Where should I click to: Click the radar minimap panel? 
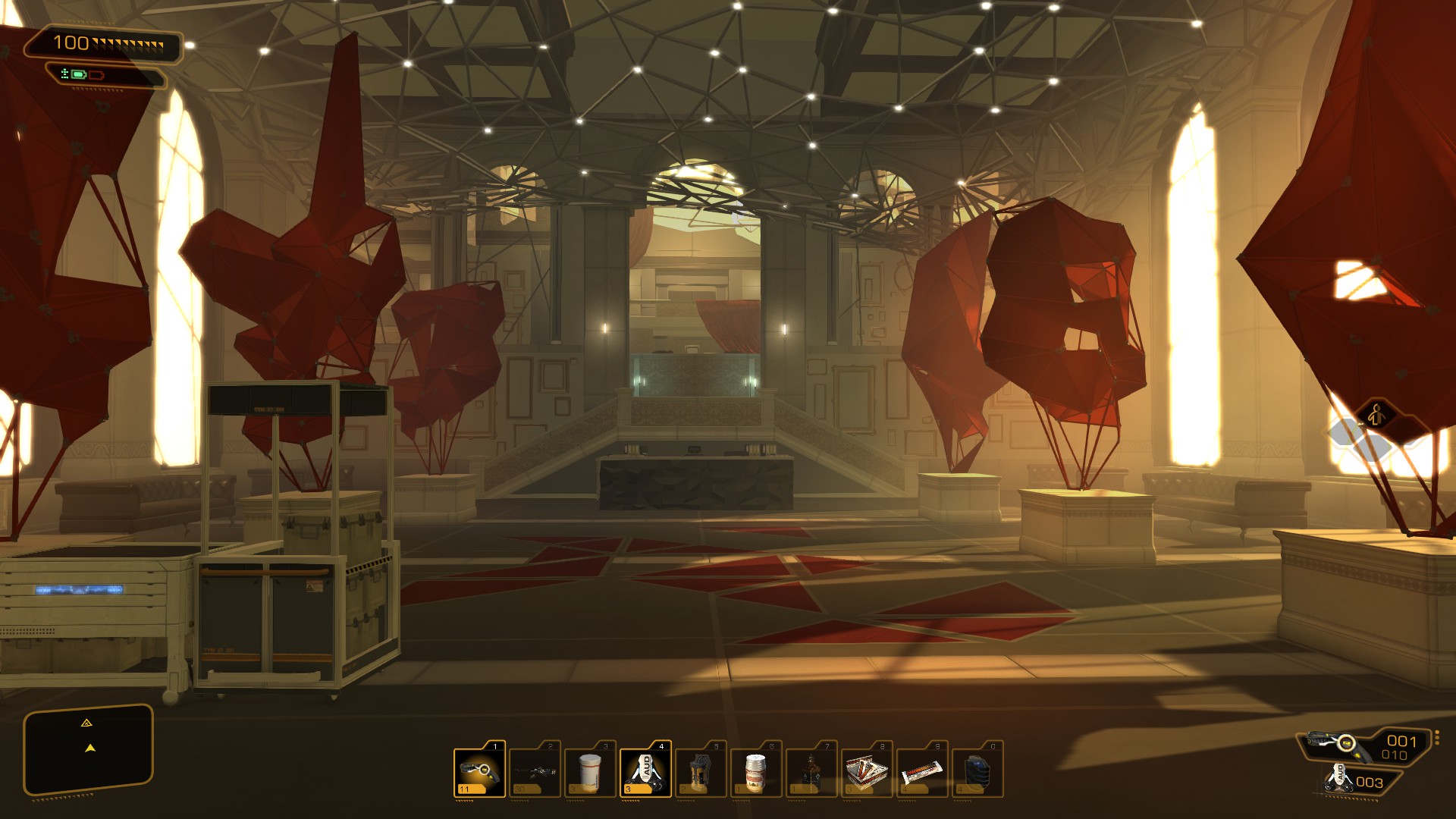(89, 749)
